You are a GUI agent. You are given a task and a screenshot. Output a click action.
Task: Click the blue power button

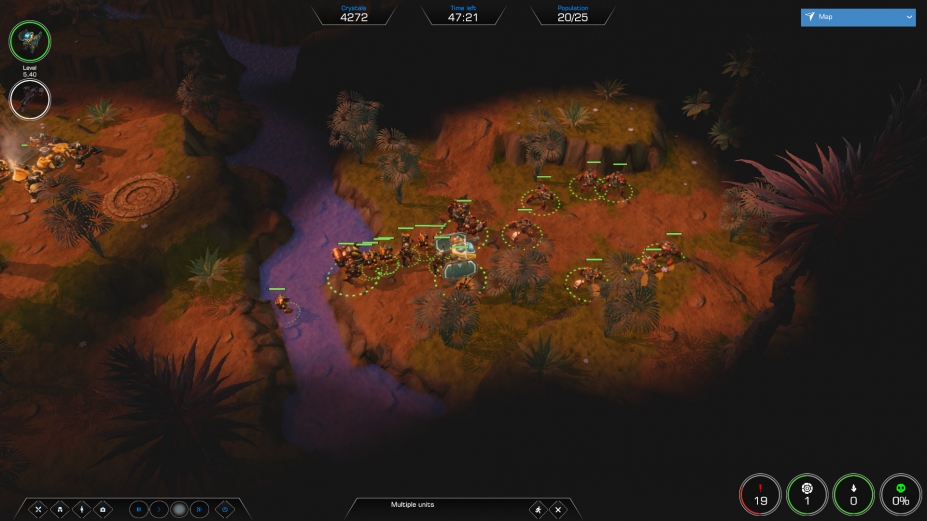click(x=225, y=509)
